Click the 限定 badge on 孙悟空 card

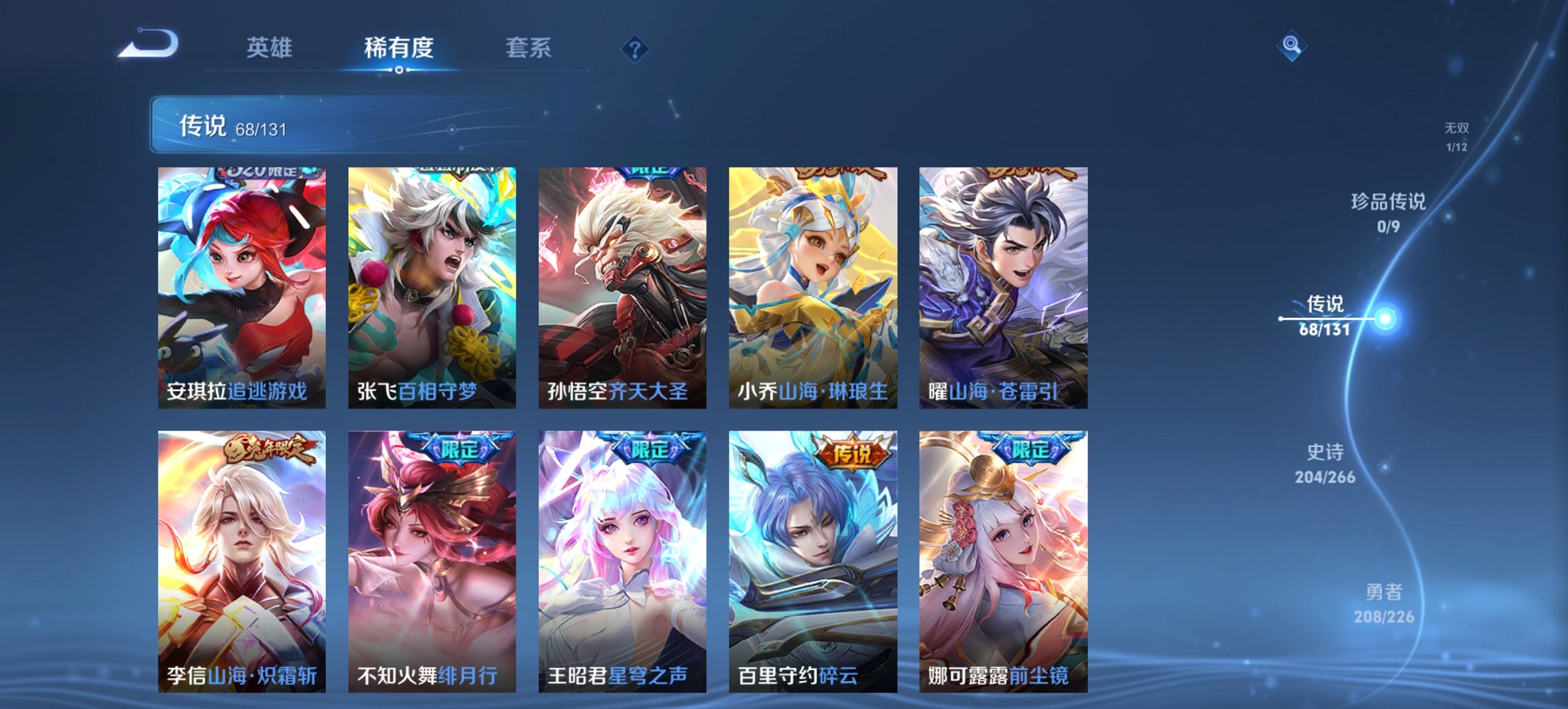pyautogui.click(x=649, y=173)
